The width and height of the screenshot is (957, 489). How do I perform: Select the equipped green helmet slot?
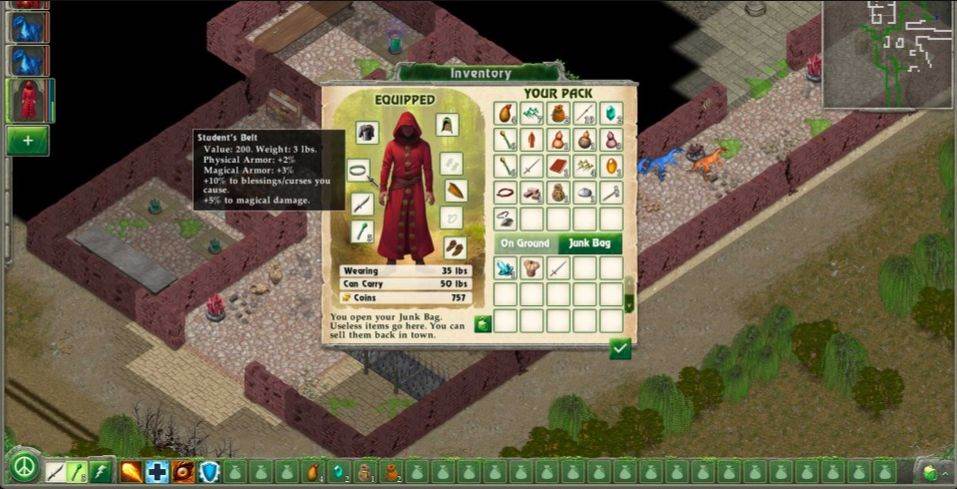pyautogui.click(x=447, y=125)
